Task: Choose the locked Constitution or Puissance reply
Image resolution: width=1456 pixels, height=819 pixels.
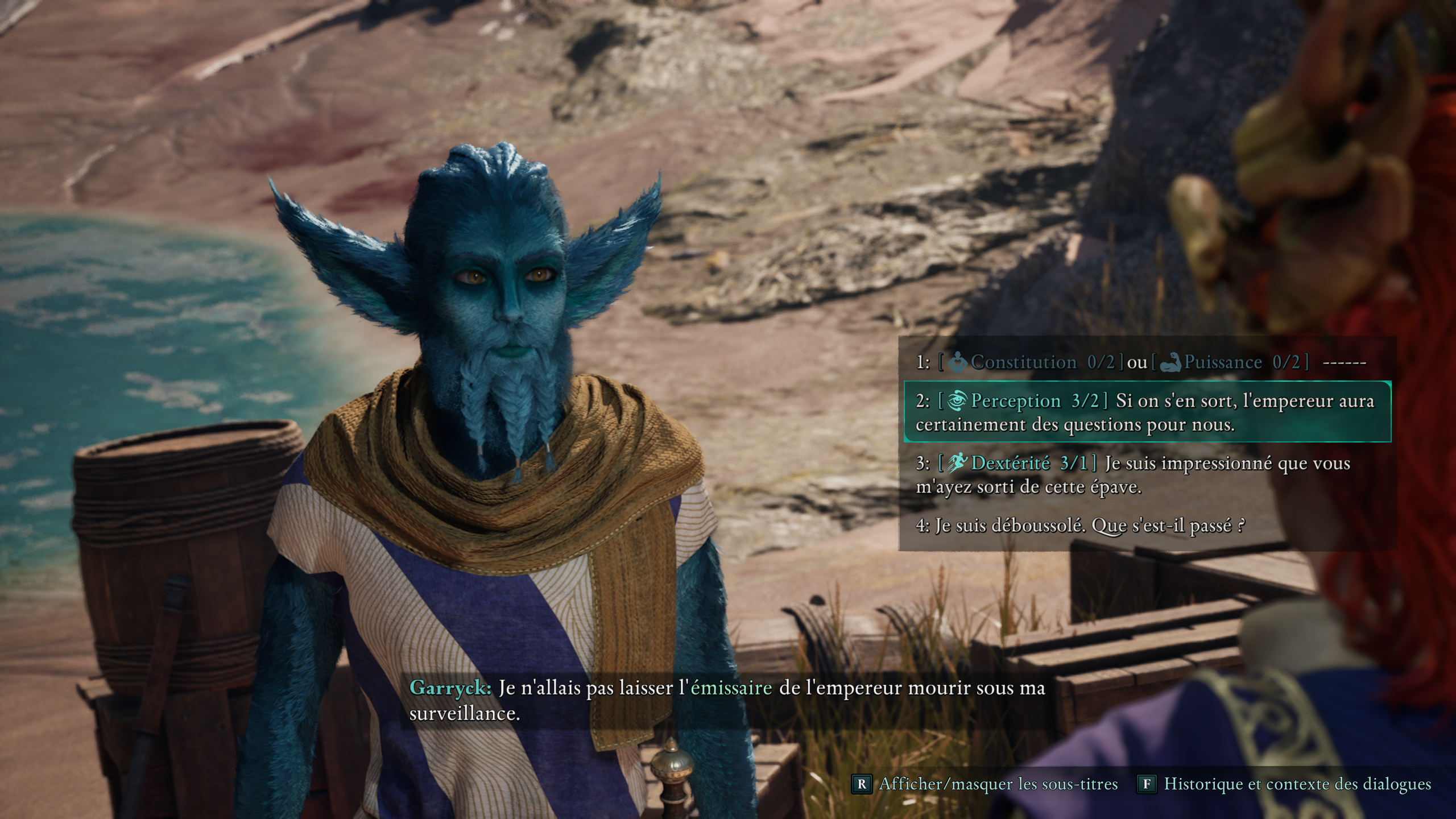Action: (x=1140, y=362)
